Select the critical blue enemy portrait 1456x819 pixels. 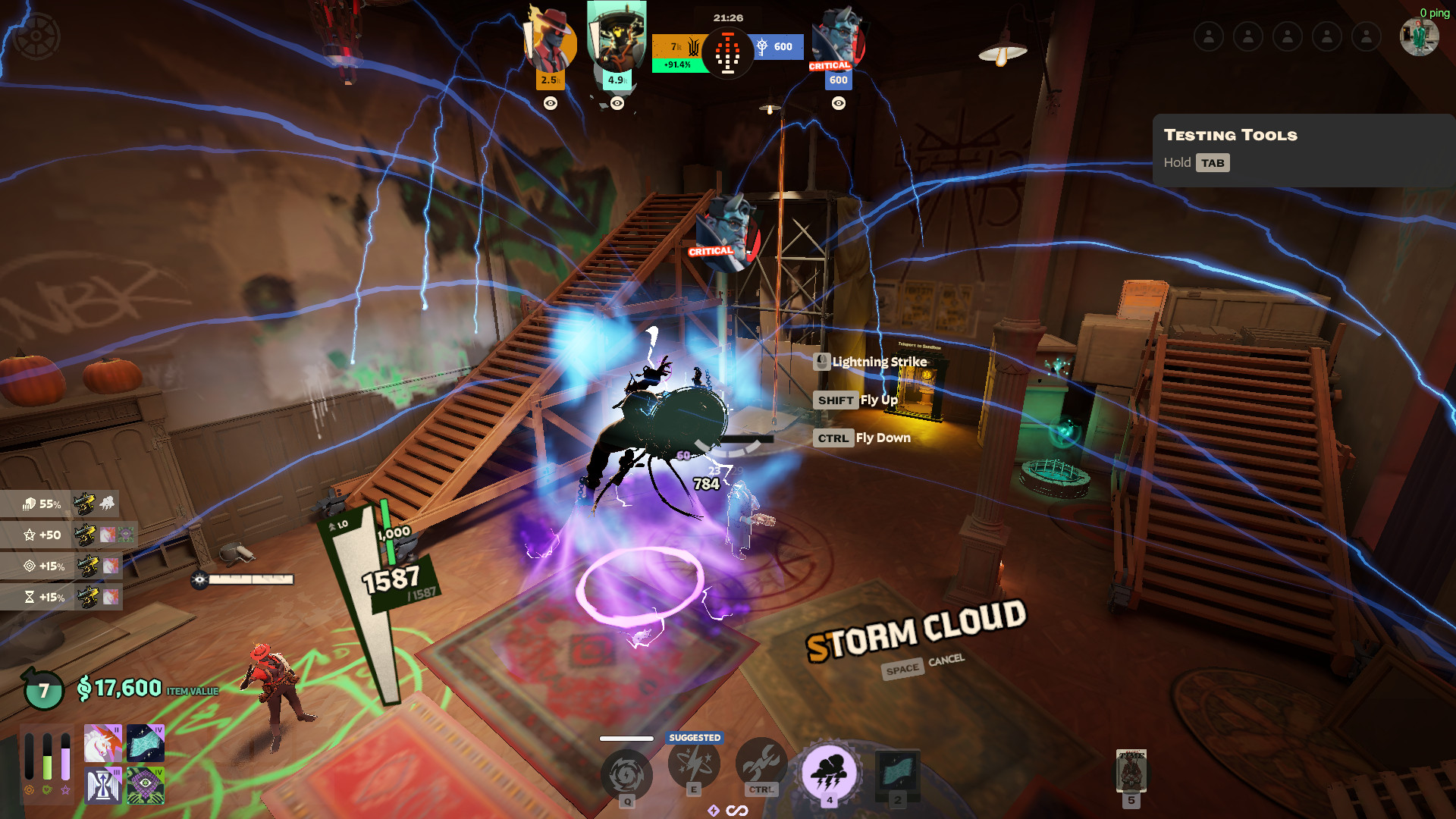838,39
